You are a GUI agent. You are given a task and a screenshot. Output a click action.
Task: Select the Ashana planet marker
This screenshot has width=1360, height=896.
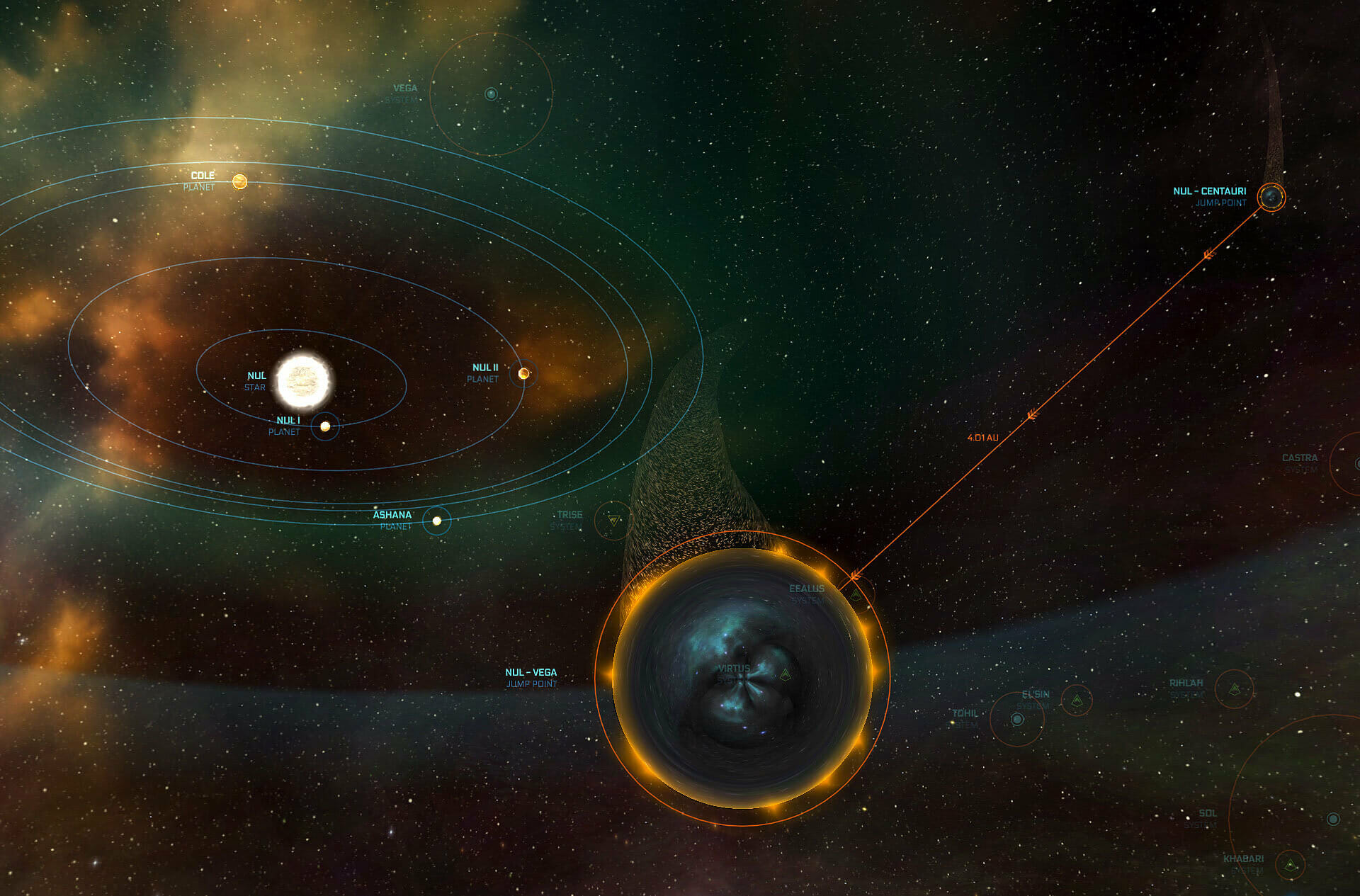pos(437,521)
